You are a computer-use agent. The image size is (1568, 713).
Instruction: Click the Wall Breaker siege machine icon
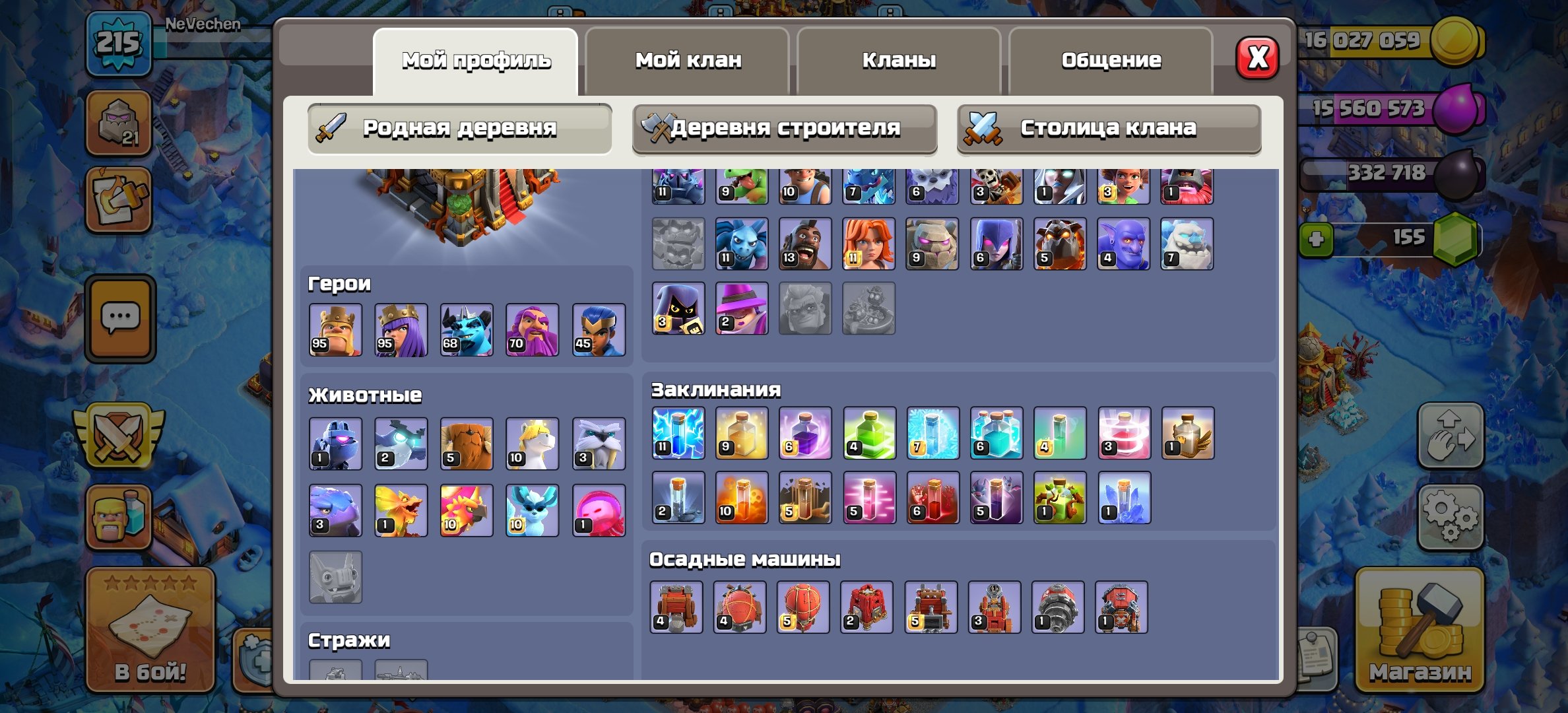click(x=676, y=606)
